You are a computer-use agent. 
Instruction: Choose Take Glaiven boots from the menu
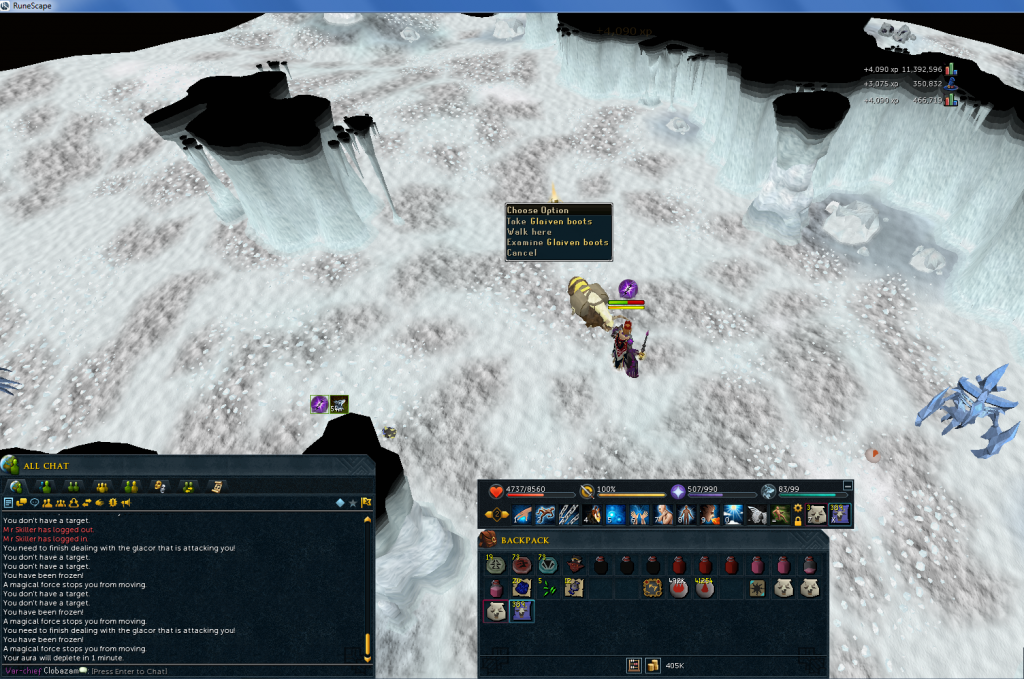coord(550,221)
